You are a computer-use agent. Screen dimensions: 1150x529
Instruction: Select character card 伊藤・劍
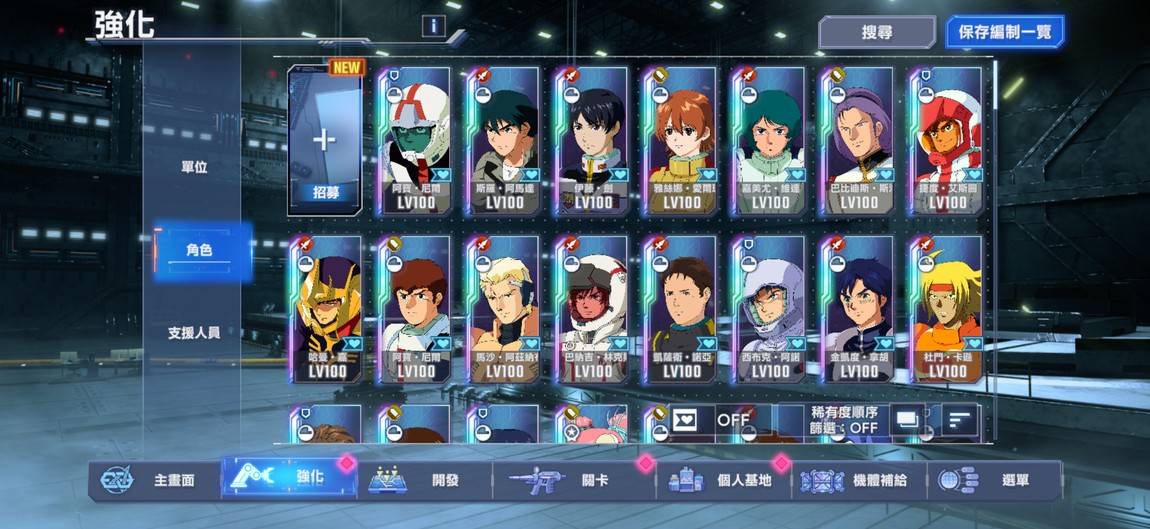pyautogui.click(x=593, y=141)
